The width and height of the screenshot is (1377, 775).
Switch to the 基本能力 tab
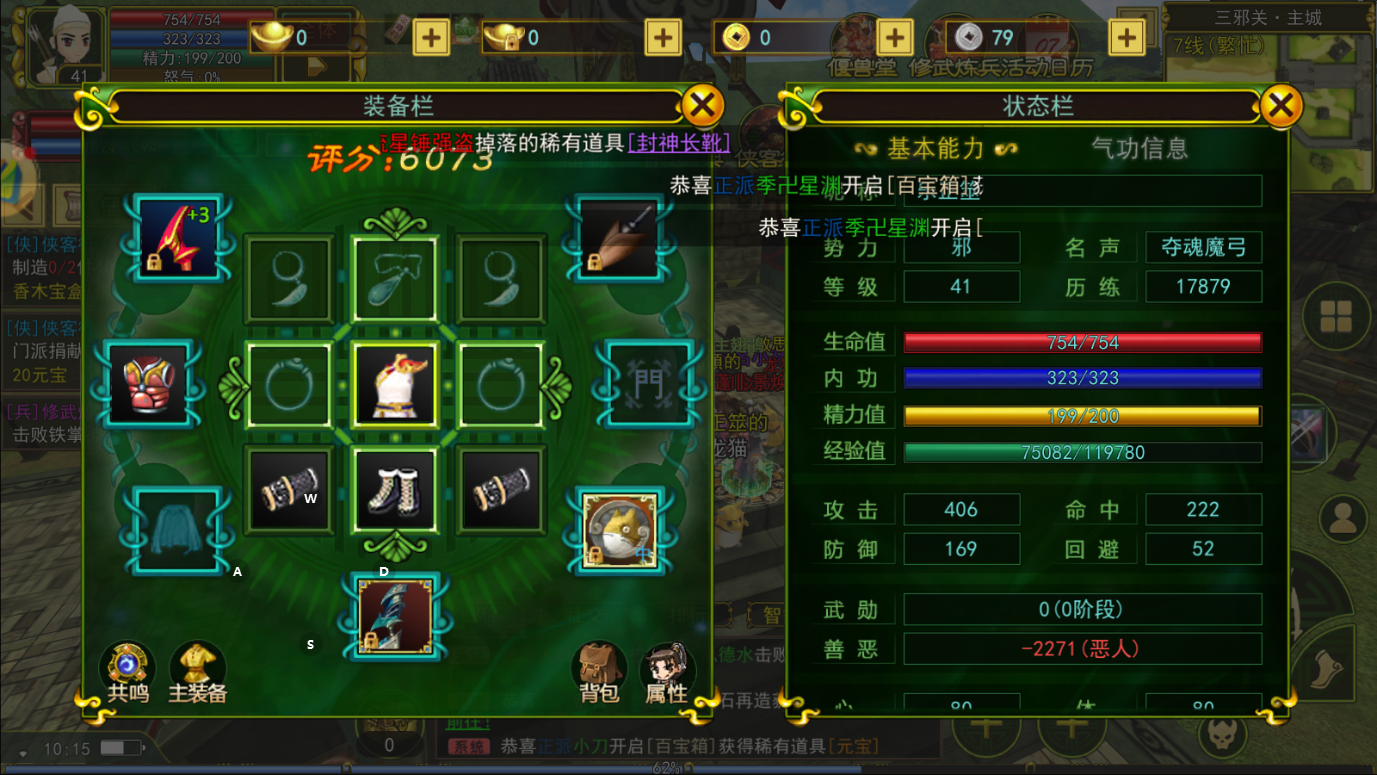coord(936,147)
